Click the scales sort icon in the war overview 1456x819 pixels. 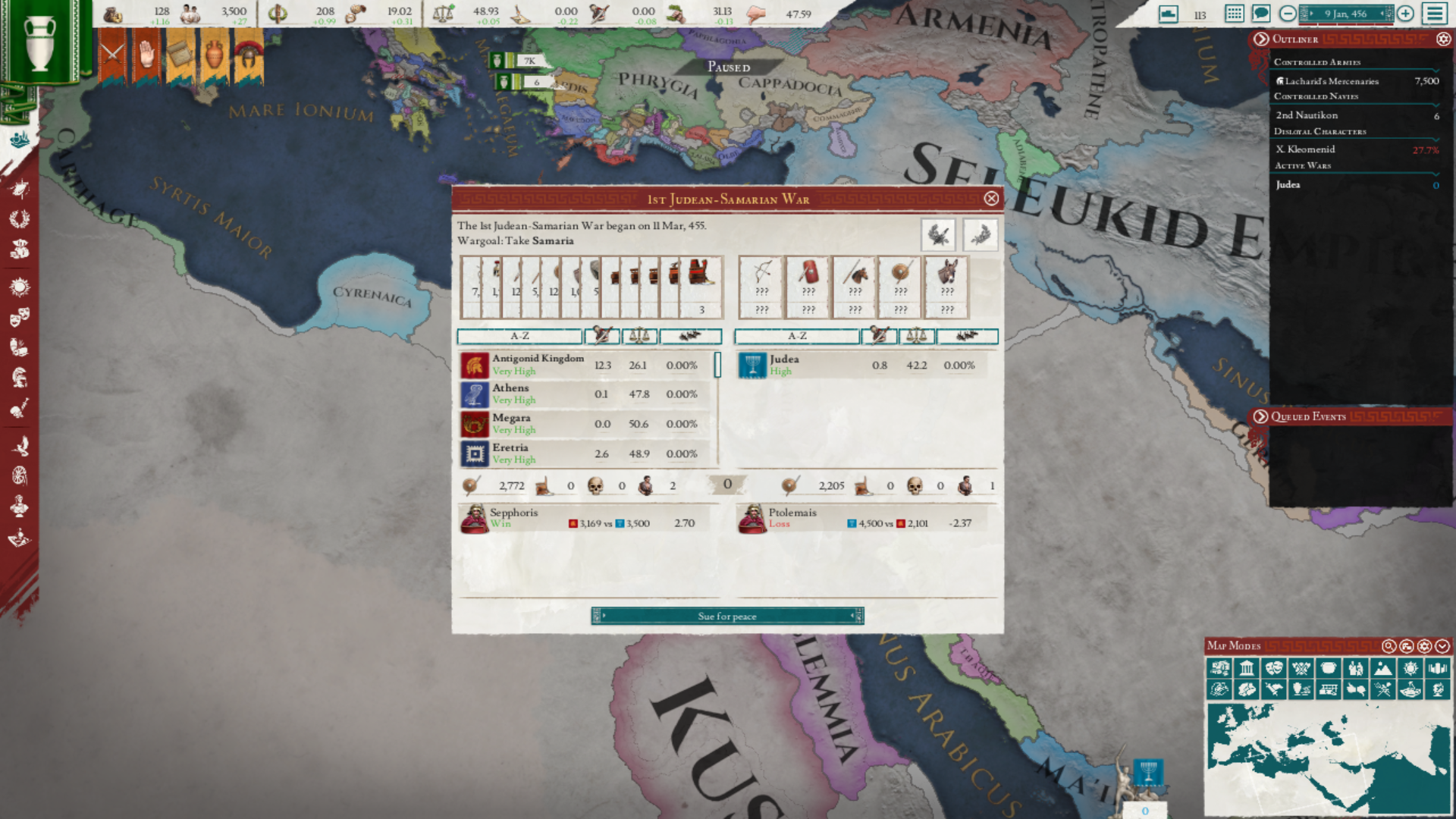click(639, 336)
